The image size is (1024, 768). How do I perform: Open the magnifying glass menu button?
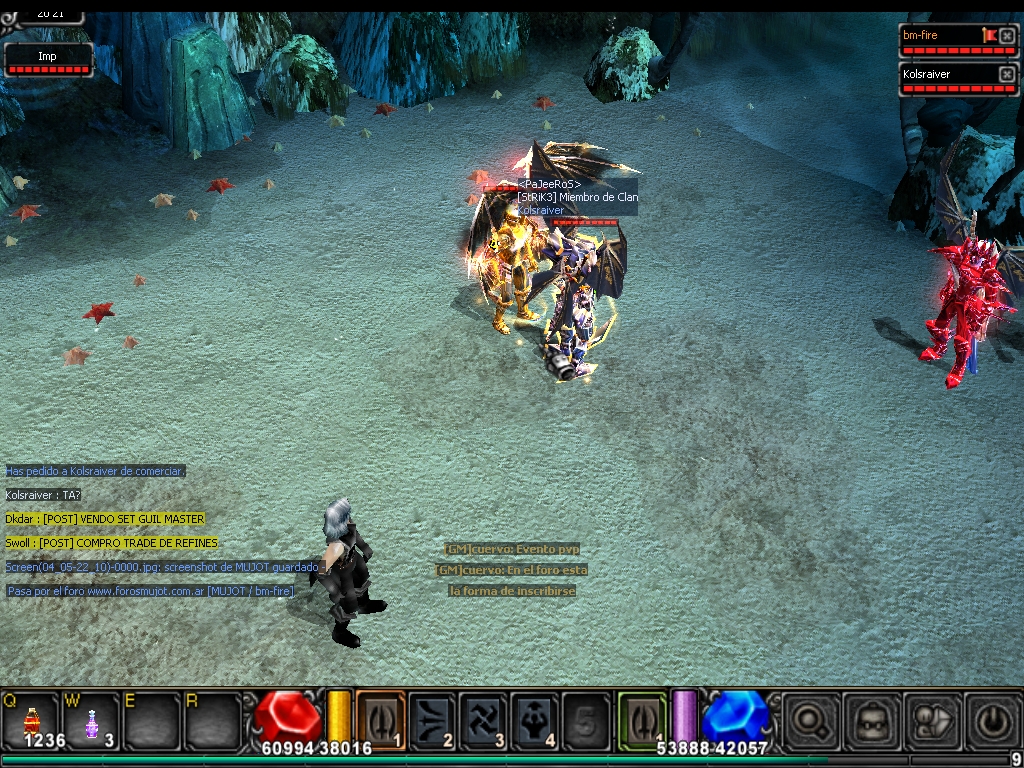810,720
